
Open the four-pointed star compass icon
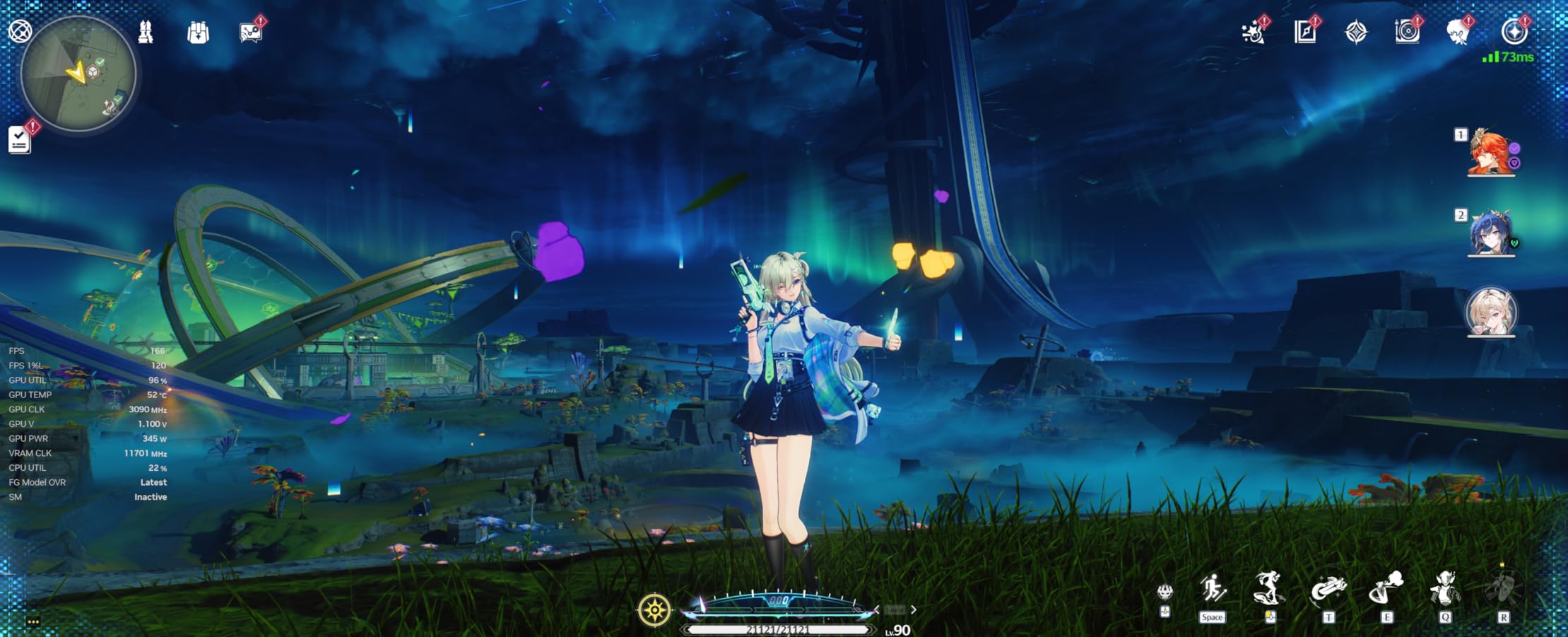tap(1356, 33)
